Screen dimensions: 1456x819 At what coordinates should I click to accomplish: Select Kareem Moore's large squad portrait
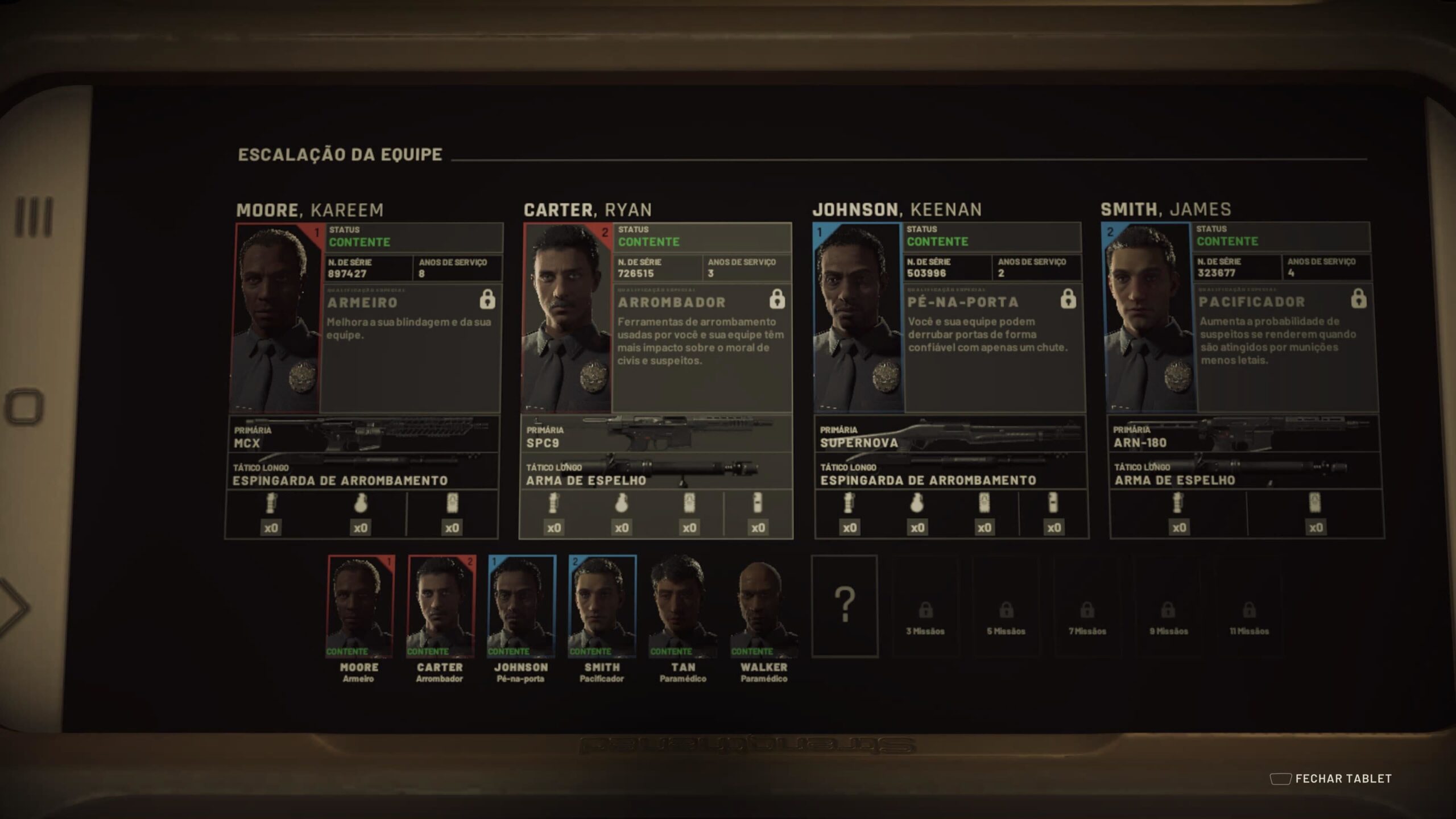276,318
